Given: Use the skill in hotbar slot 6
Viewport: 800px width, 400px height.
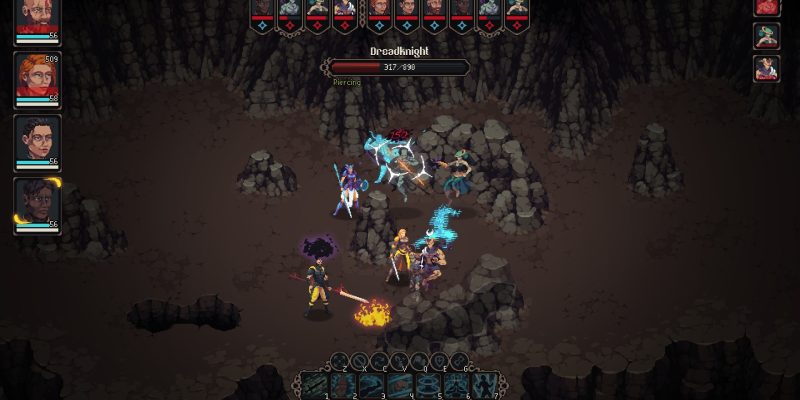Looking at the screenshot, I should [x=458, y=384].
